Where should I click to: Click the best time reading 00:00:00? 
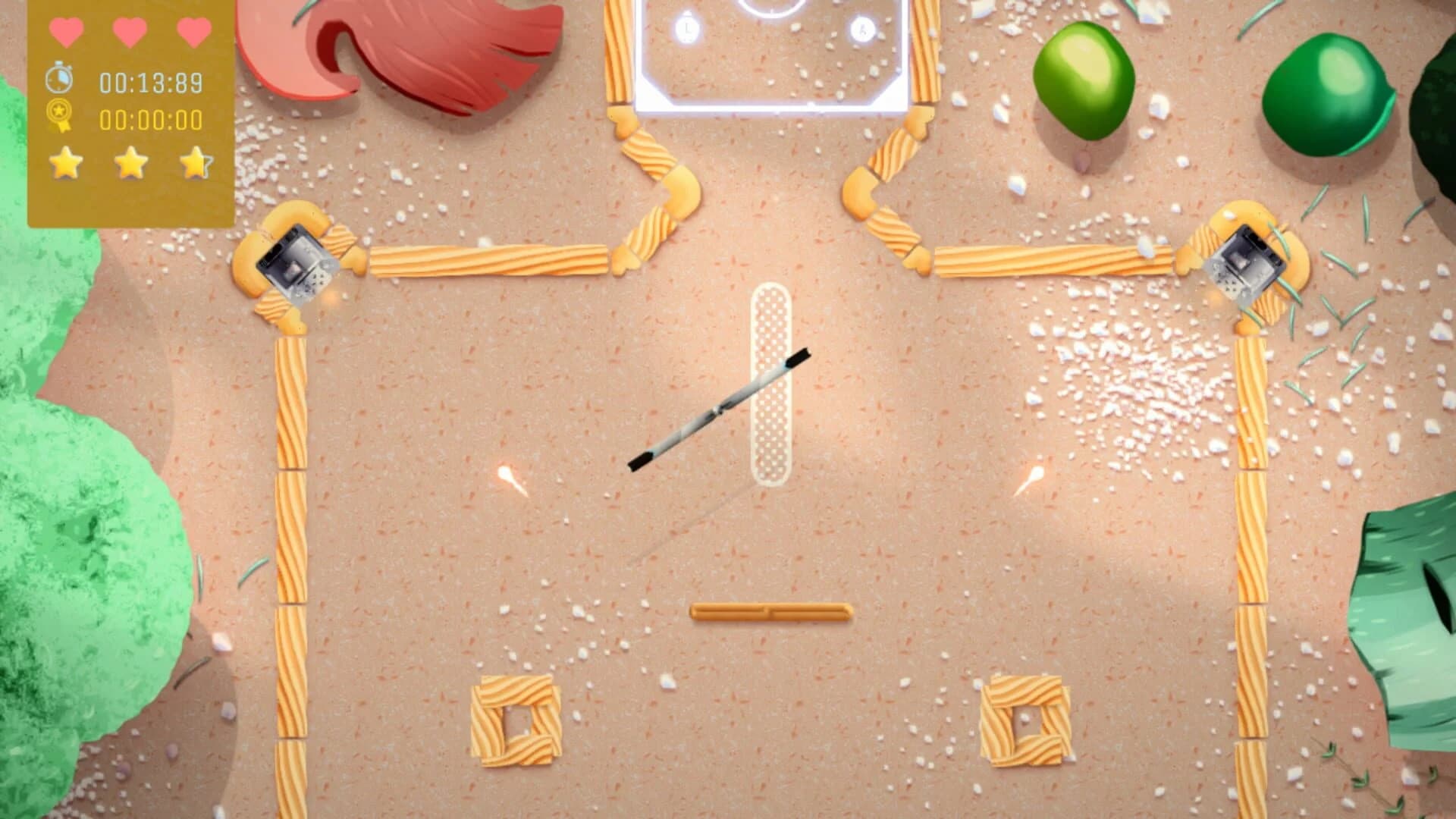pos(149,118)
